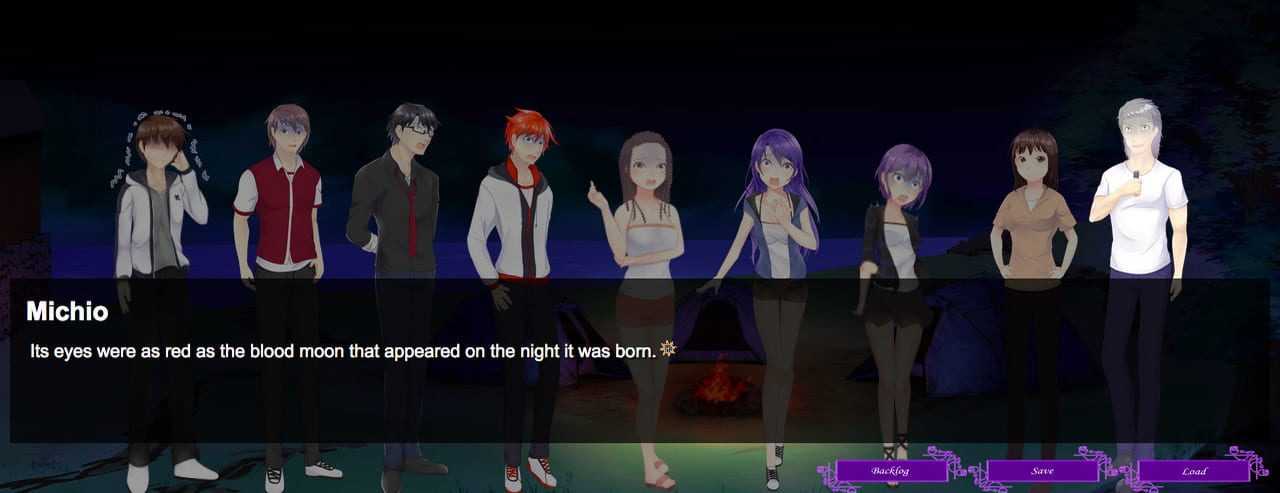Screen dimensions: 1280x493
Task: Advance dialogue via the spinning star indicator
Action: [x=668, y=349]
